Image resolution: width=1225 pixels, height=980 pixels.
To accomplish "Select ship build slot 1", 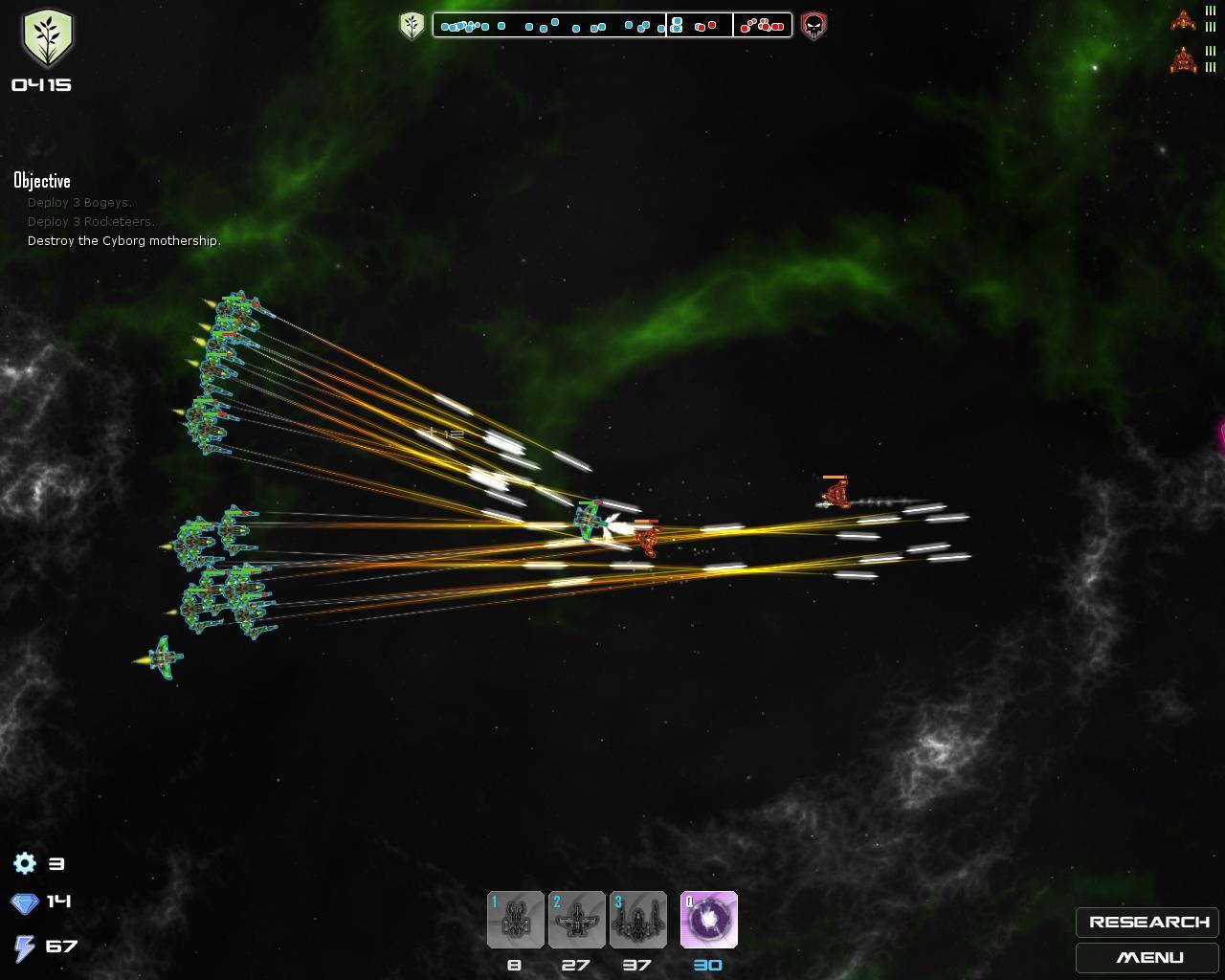I will 516,920.
